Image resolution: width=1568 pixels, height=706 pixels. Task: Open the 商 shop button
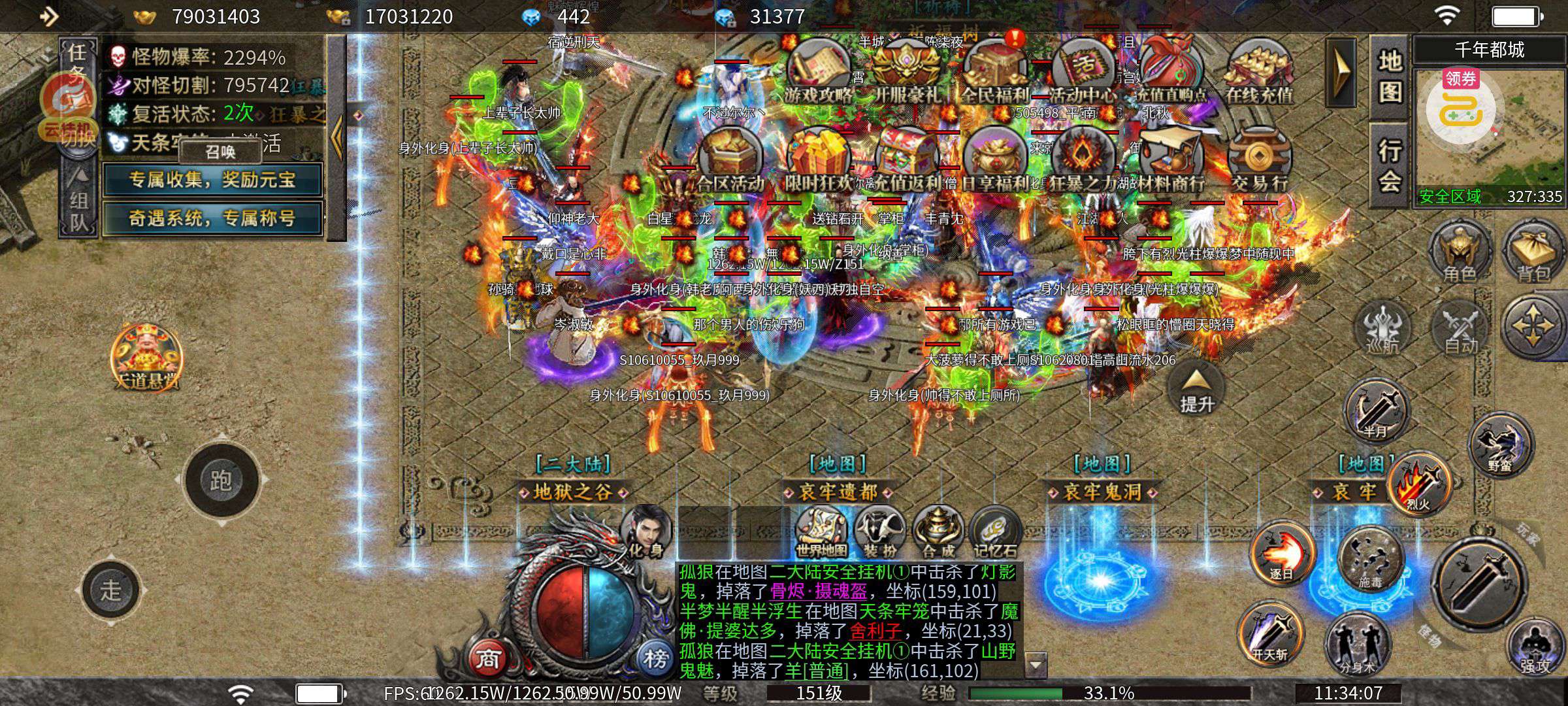tap(488, 658)
